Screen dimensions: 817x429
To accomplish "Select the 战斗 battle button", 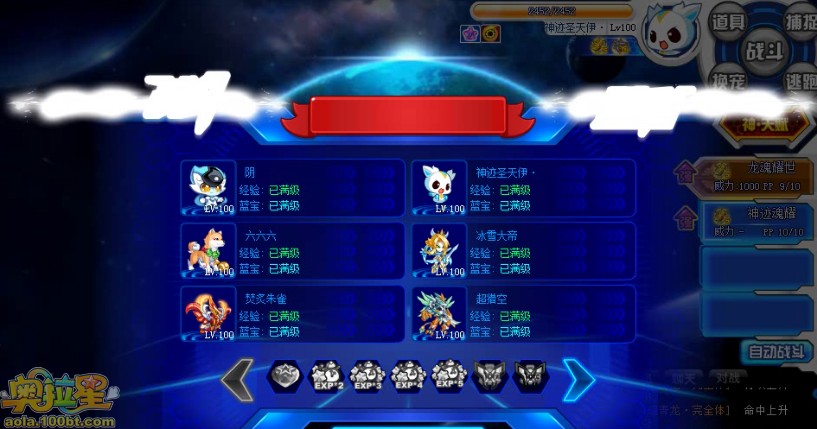I will pos(765,50).
